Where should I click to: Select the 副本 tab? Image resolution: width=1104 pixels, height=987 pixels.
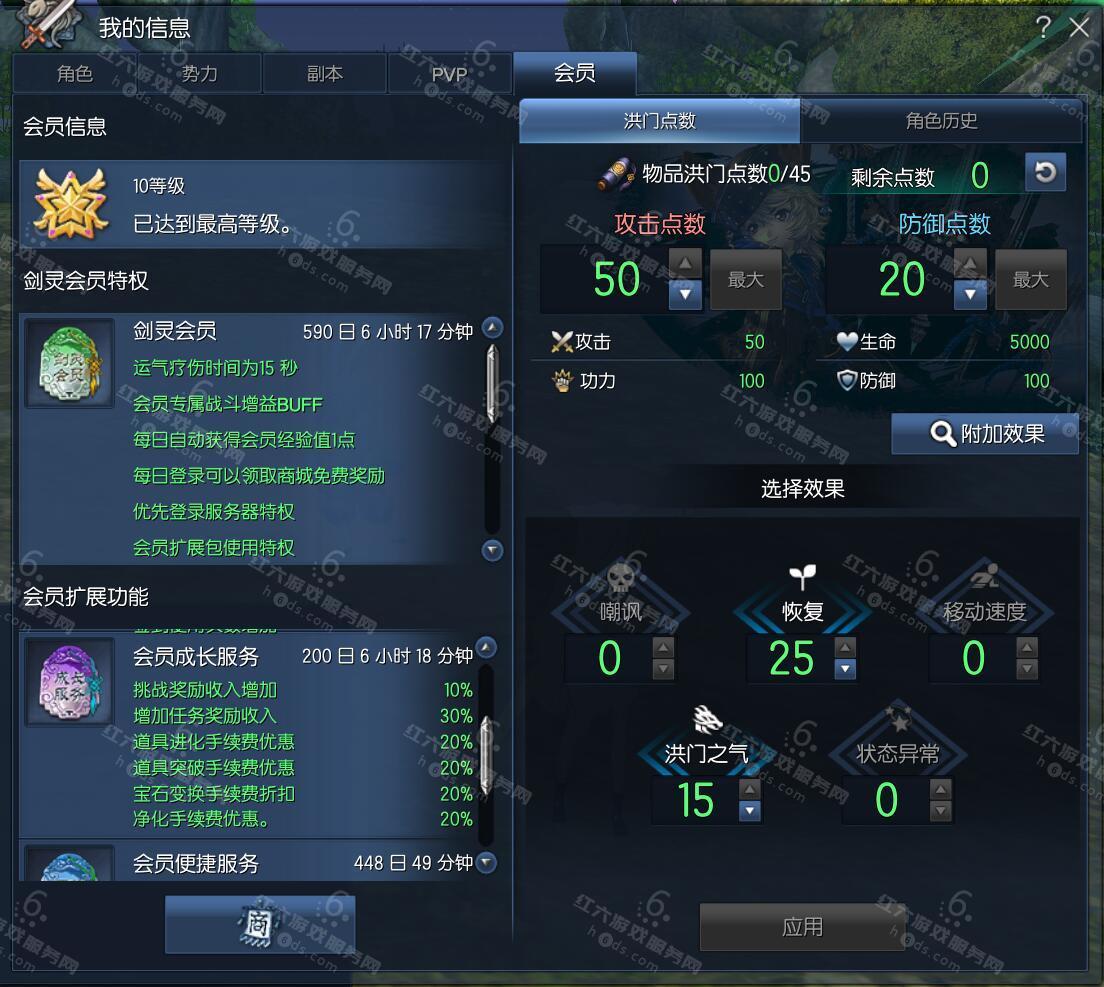(x=324, y=74)
